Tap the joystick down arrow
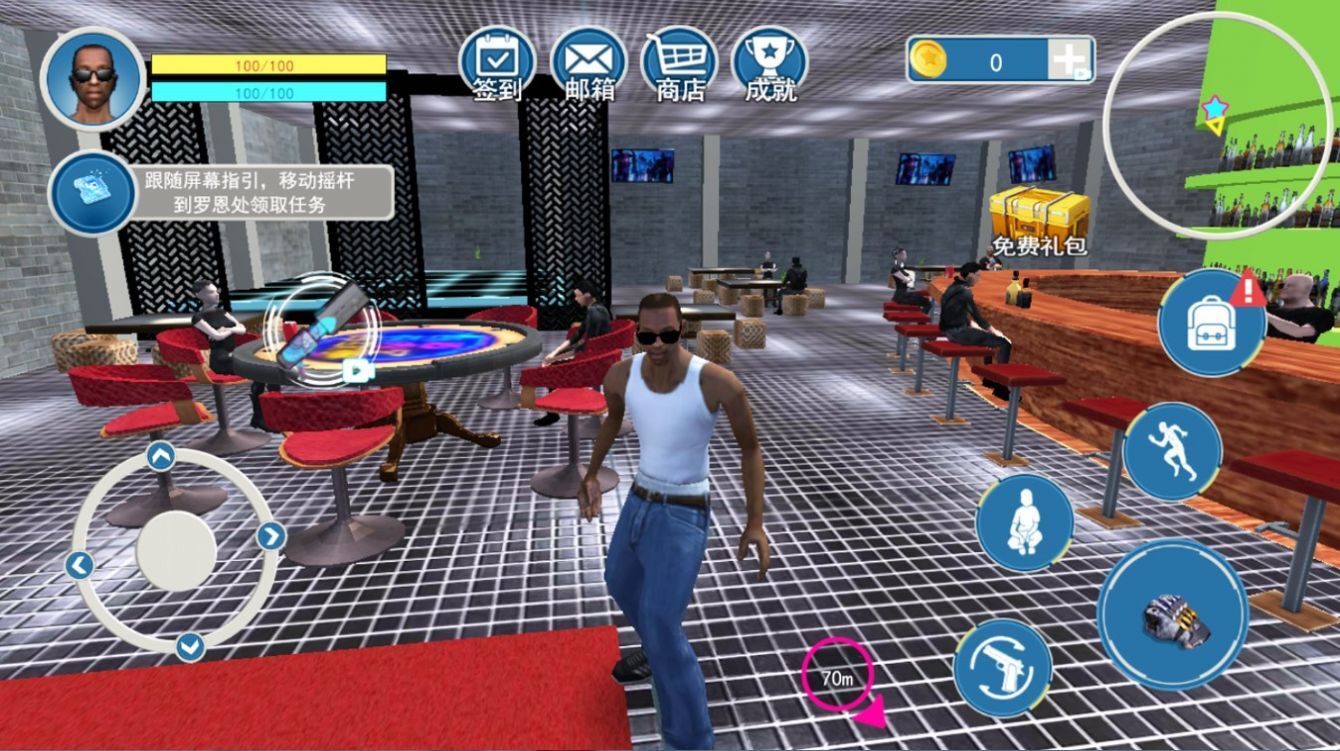 pyautogui.click(x=190, y=647)
